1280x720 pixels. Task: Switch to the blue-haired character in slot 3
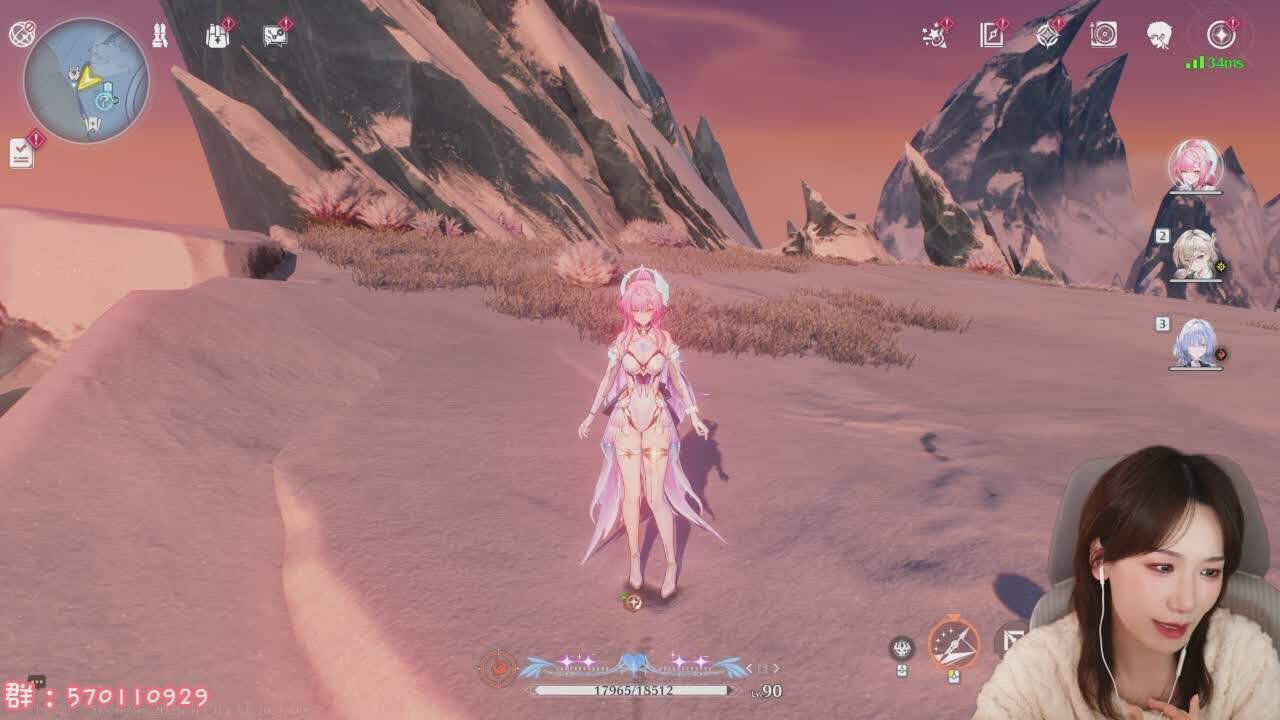click(x=1196, y=343)
